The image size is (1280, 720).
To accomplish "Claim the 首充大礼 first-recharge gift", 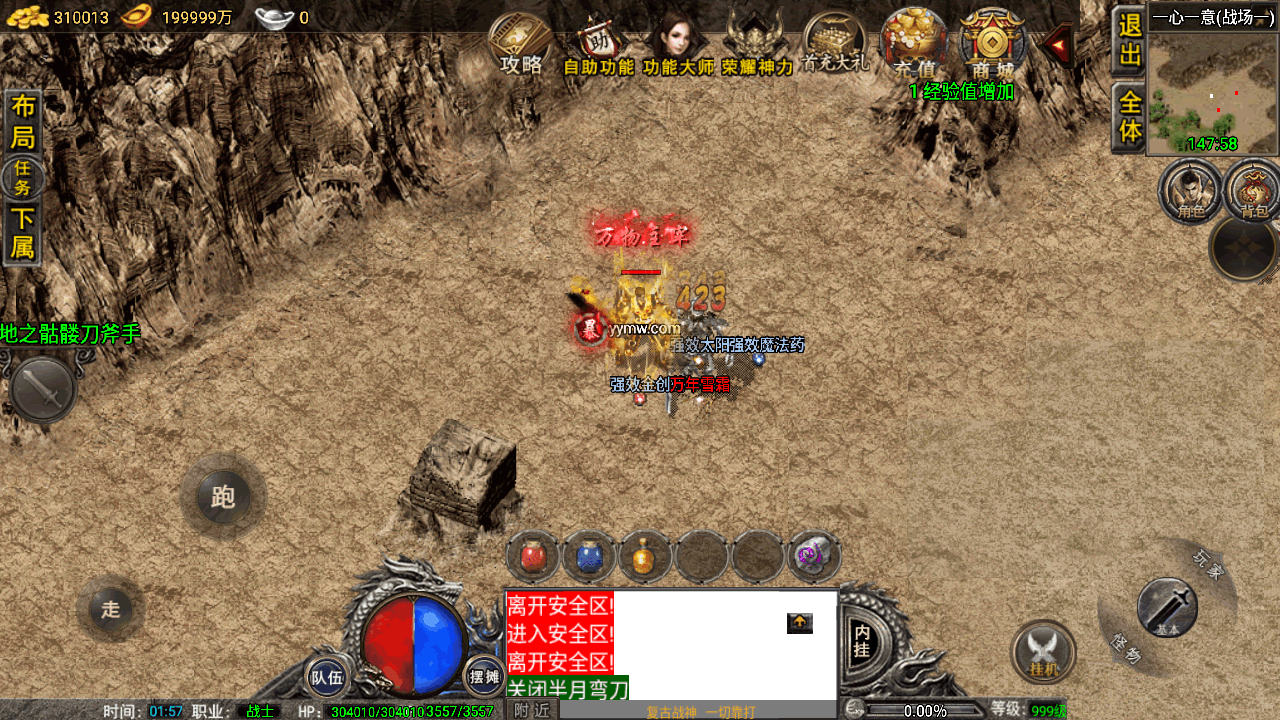I will pyautogui.click(x=835, y=44).
